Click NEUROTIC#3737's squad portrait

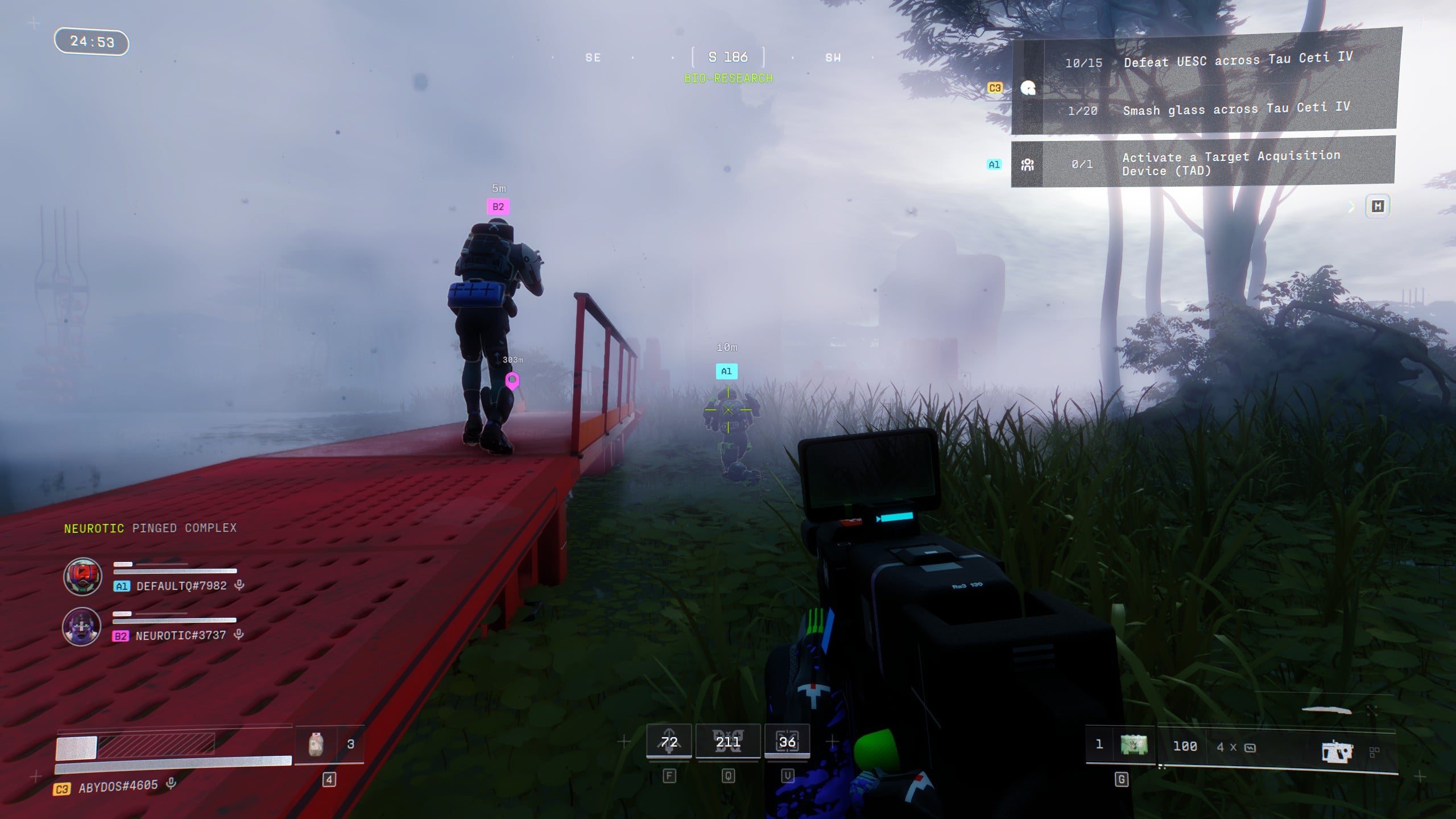point(82,626)
